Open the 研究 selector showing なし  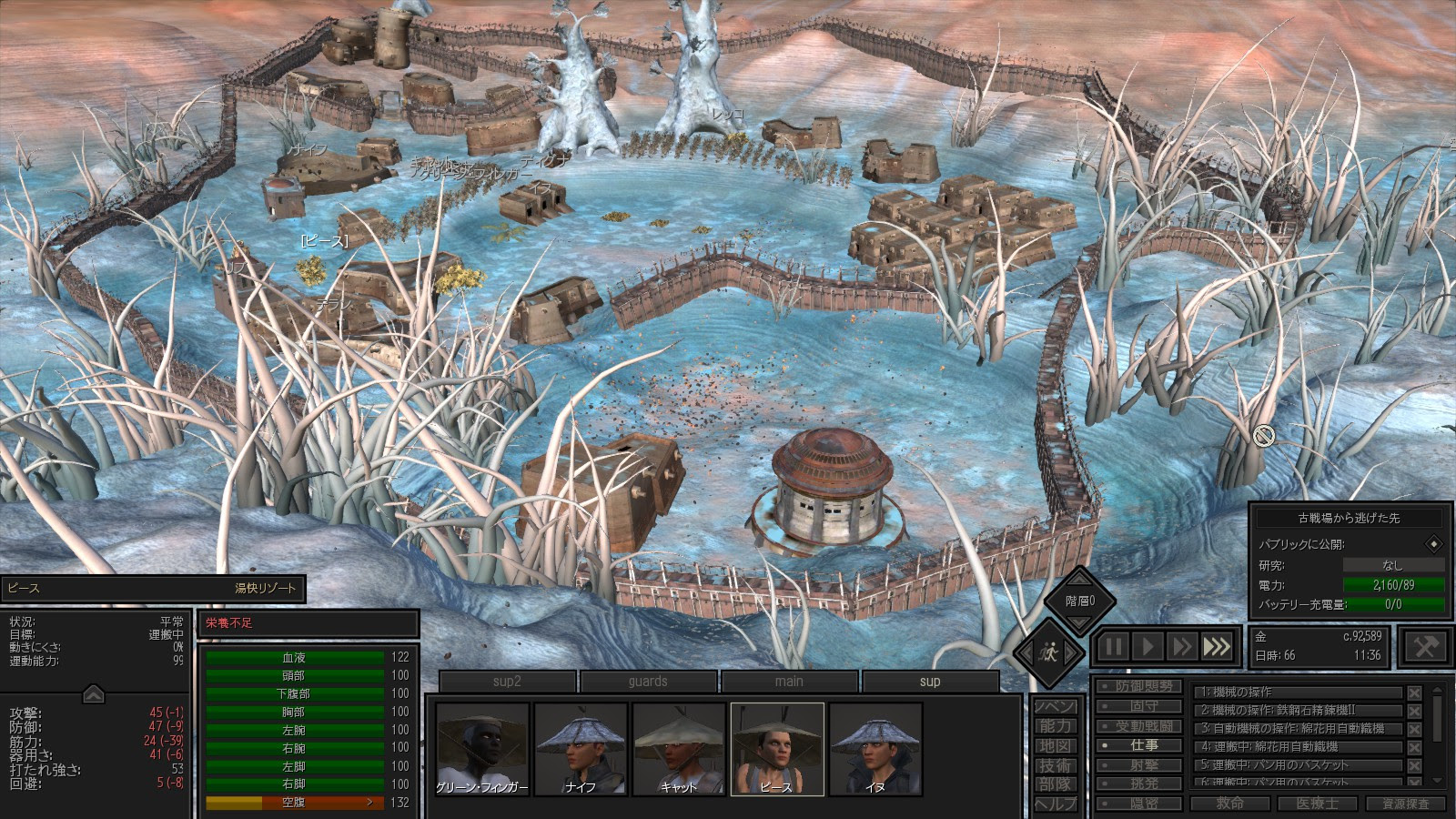(1394, 564)
